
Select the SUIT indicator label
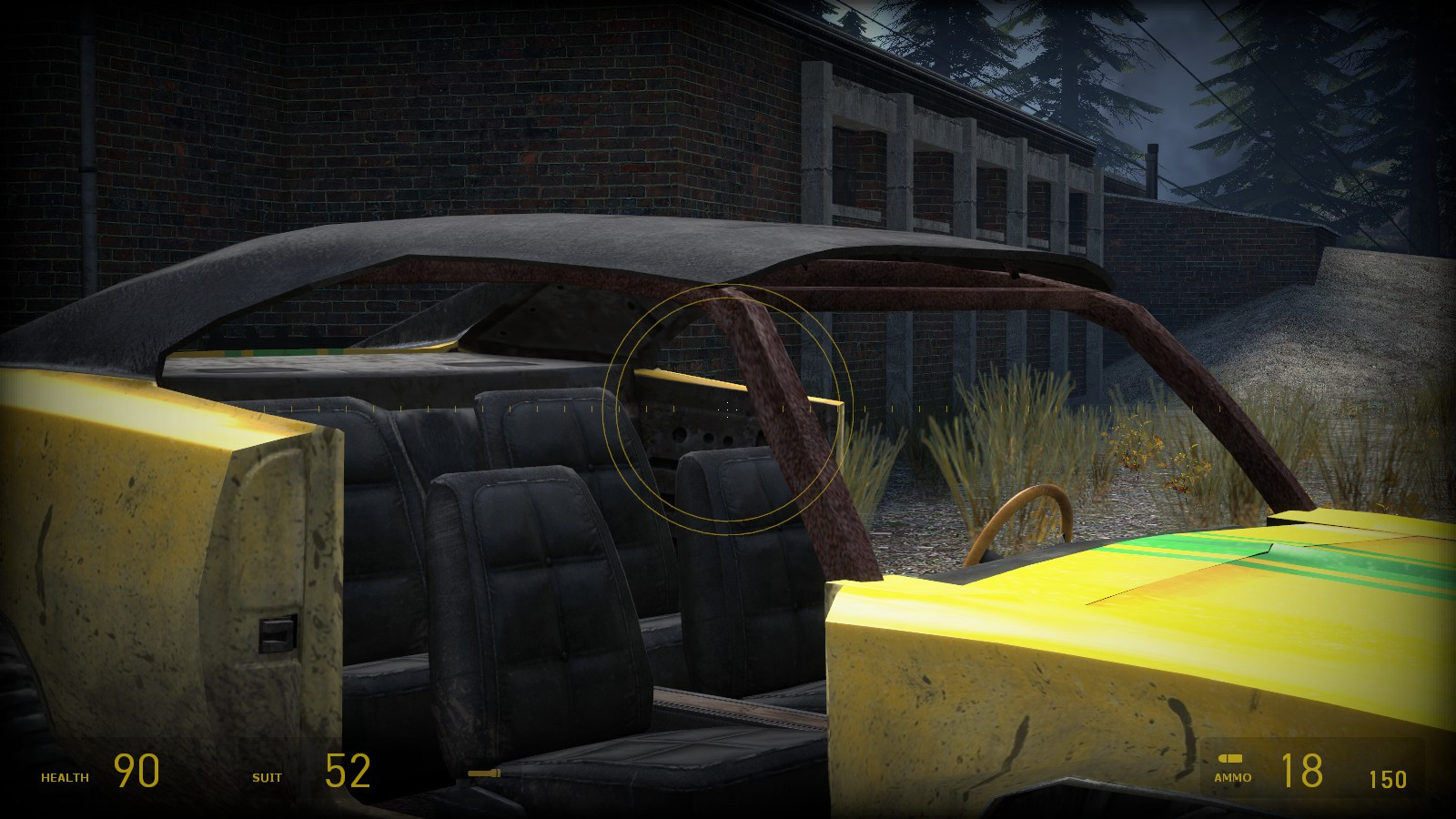(267, 779)
